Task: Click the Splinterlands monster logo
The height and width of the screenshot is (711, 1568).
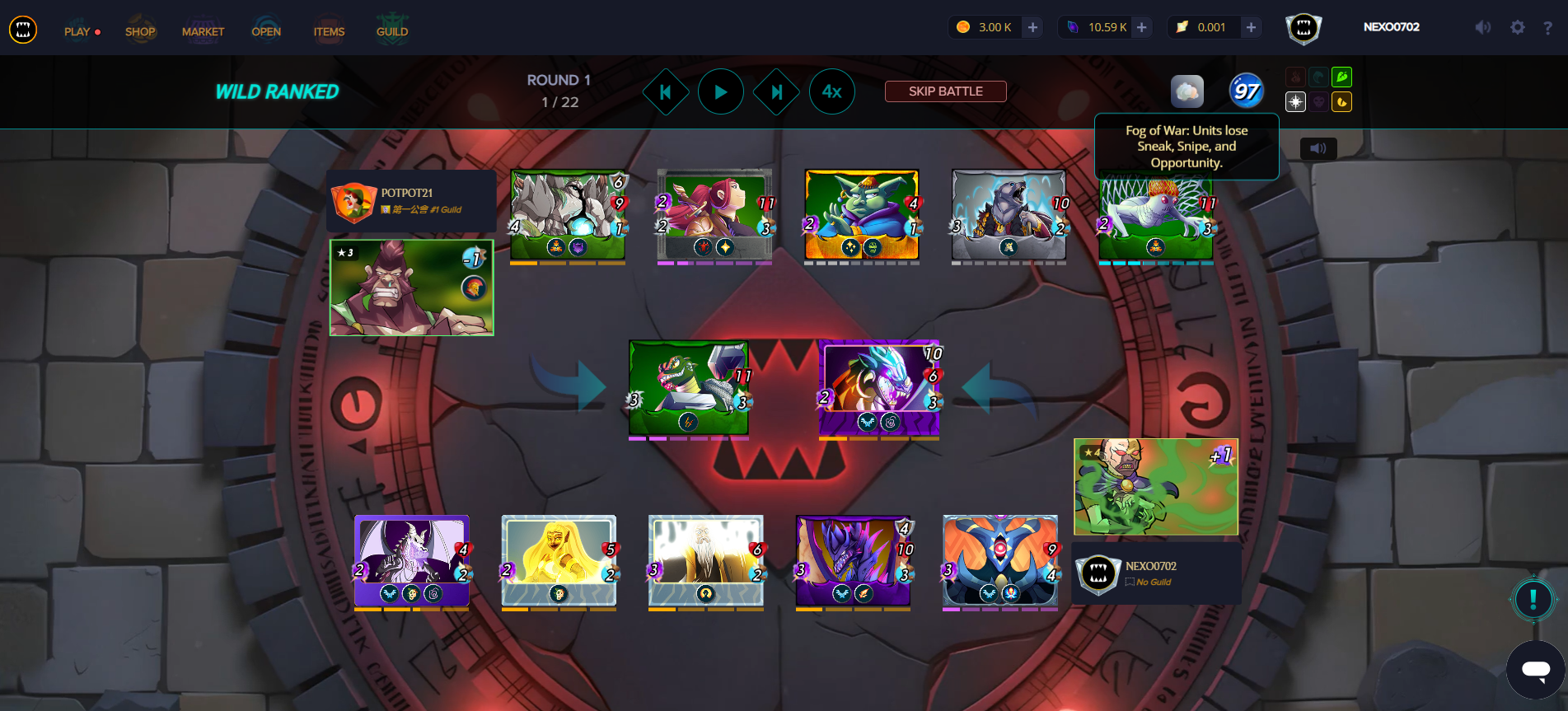Action: click(24, 29)
